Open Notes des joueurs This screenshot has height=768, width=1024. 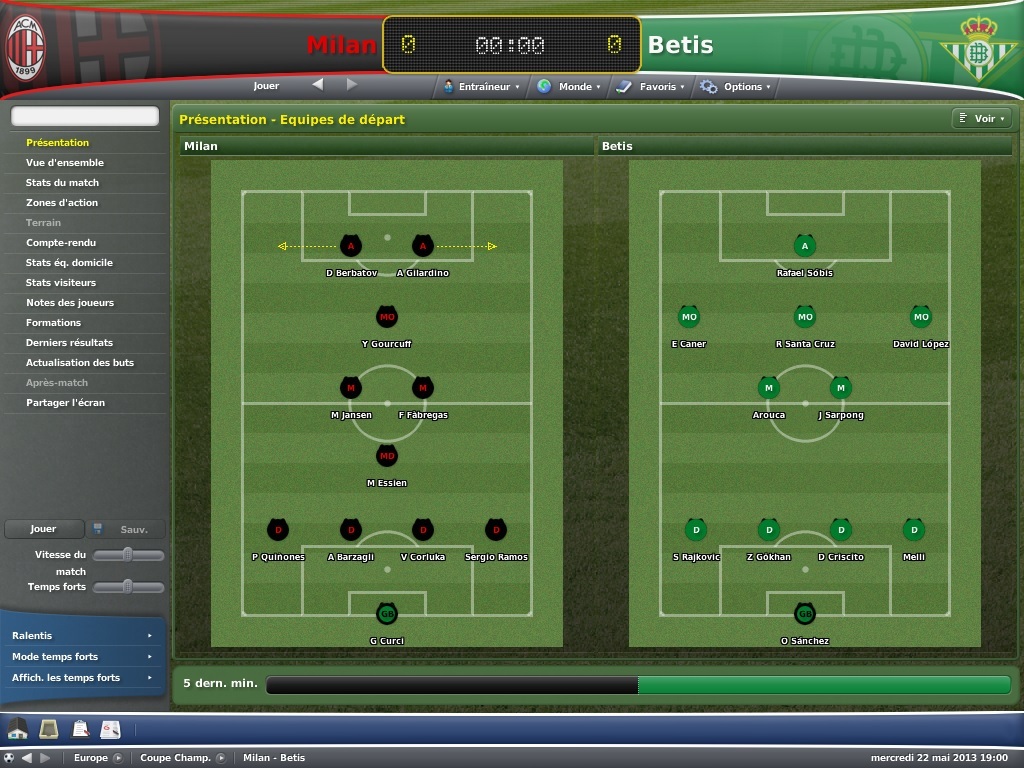click(x=70, y=303)
